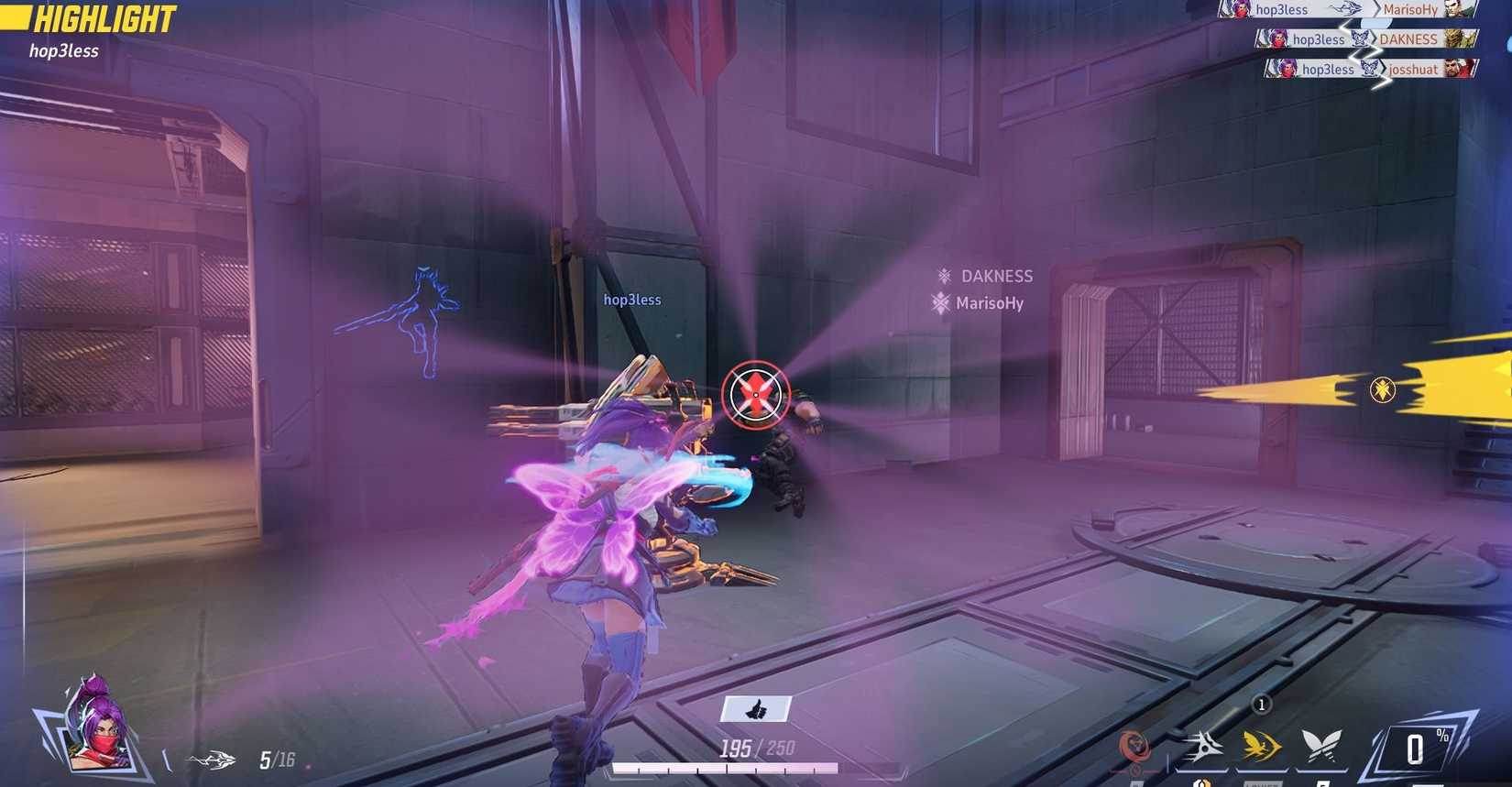Select the shuriken dash ability icon
Viewport: 1512px width, 787px height.
(1203, 746)
